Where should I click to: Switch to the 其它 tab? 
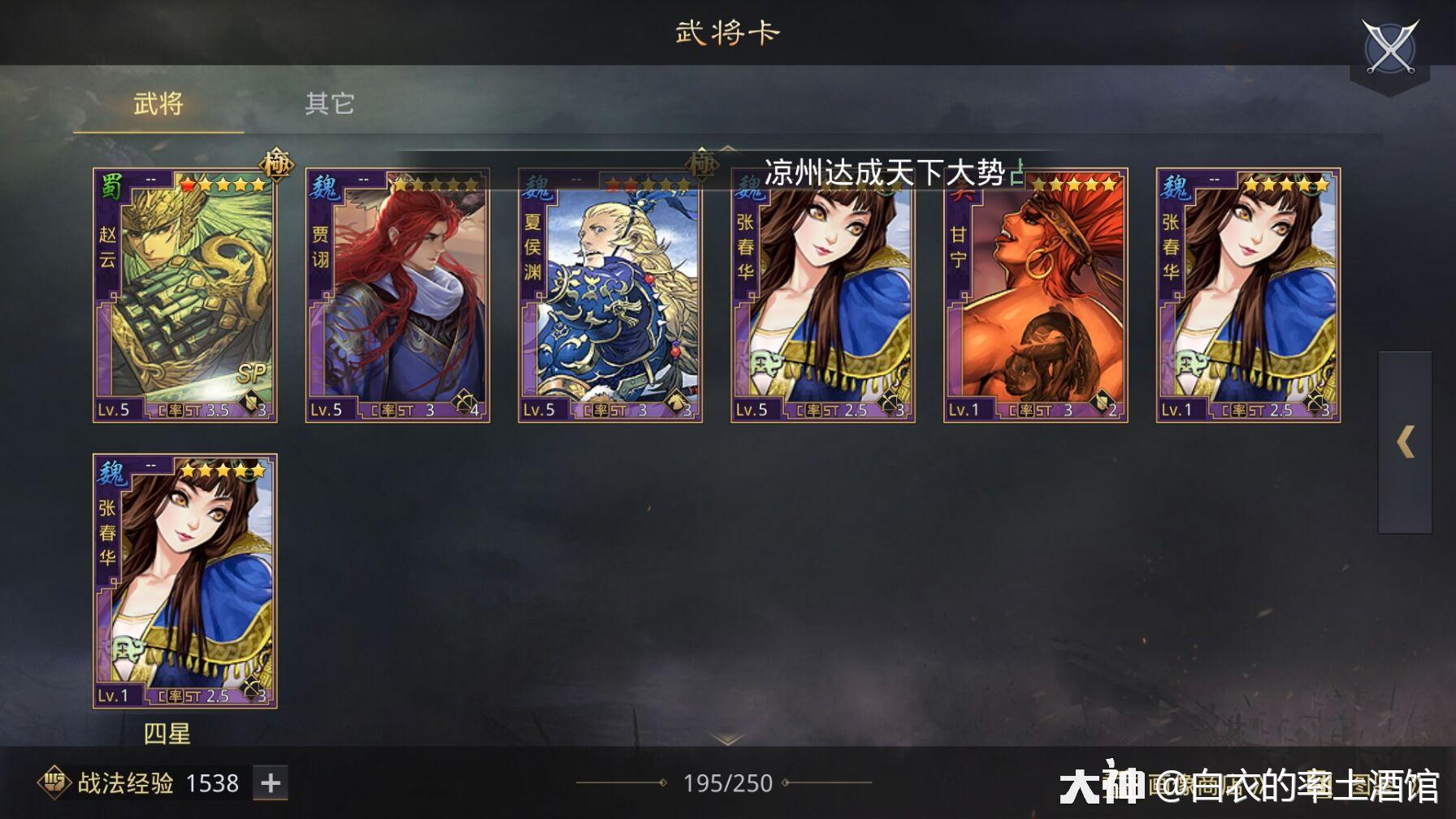(328, 104)
